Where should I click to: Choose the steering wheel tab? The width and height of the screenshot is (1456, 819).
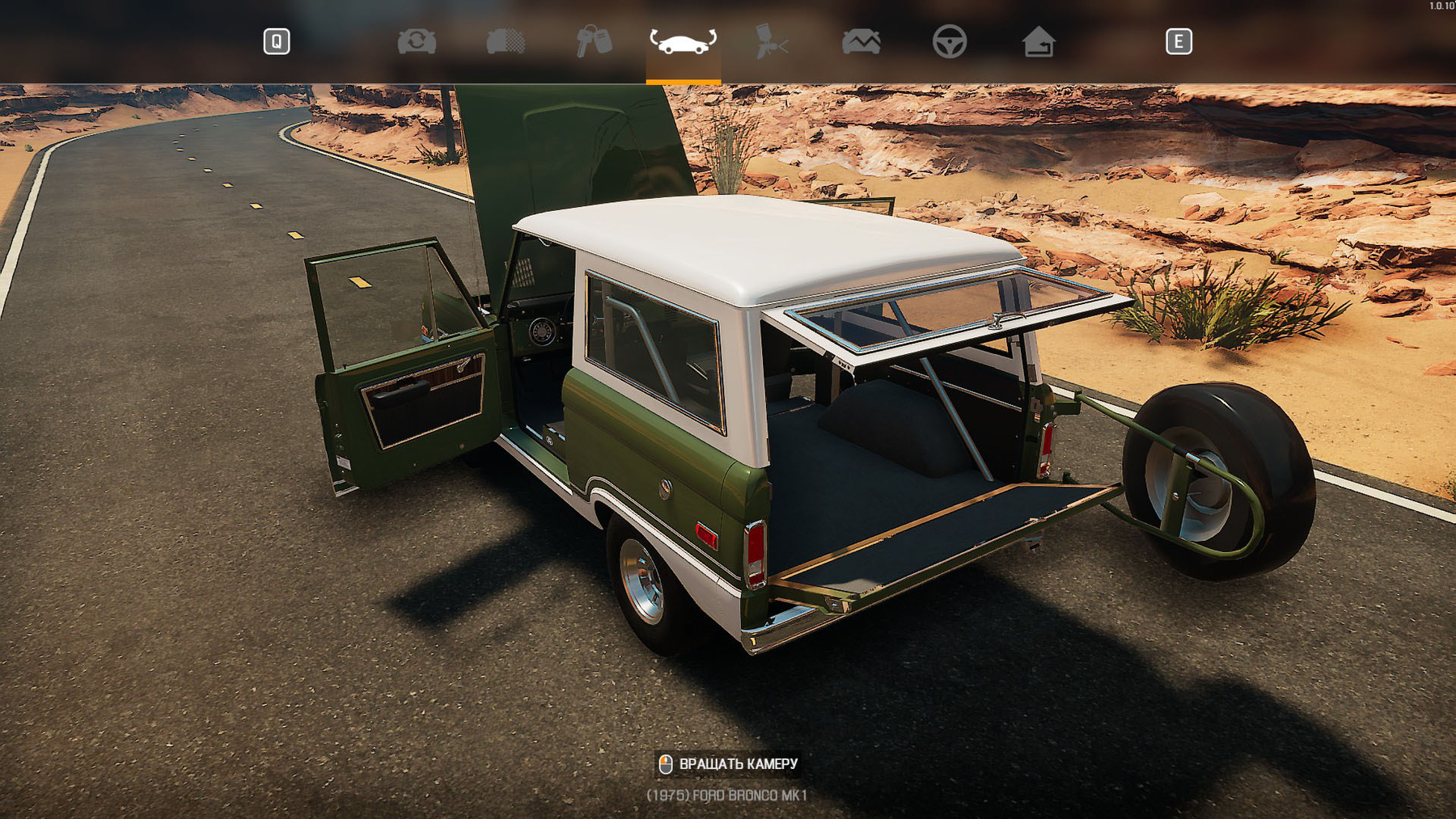(949, 41)
